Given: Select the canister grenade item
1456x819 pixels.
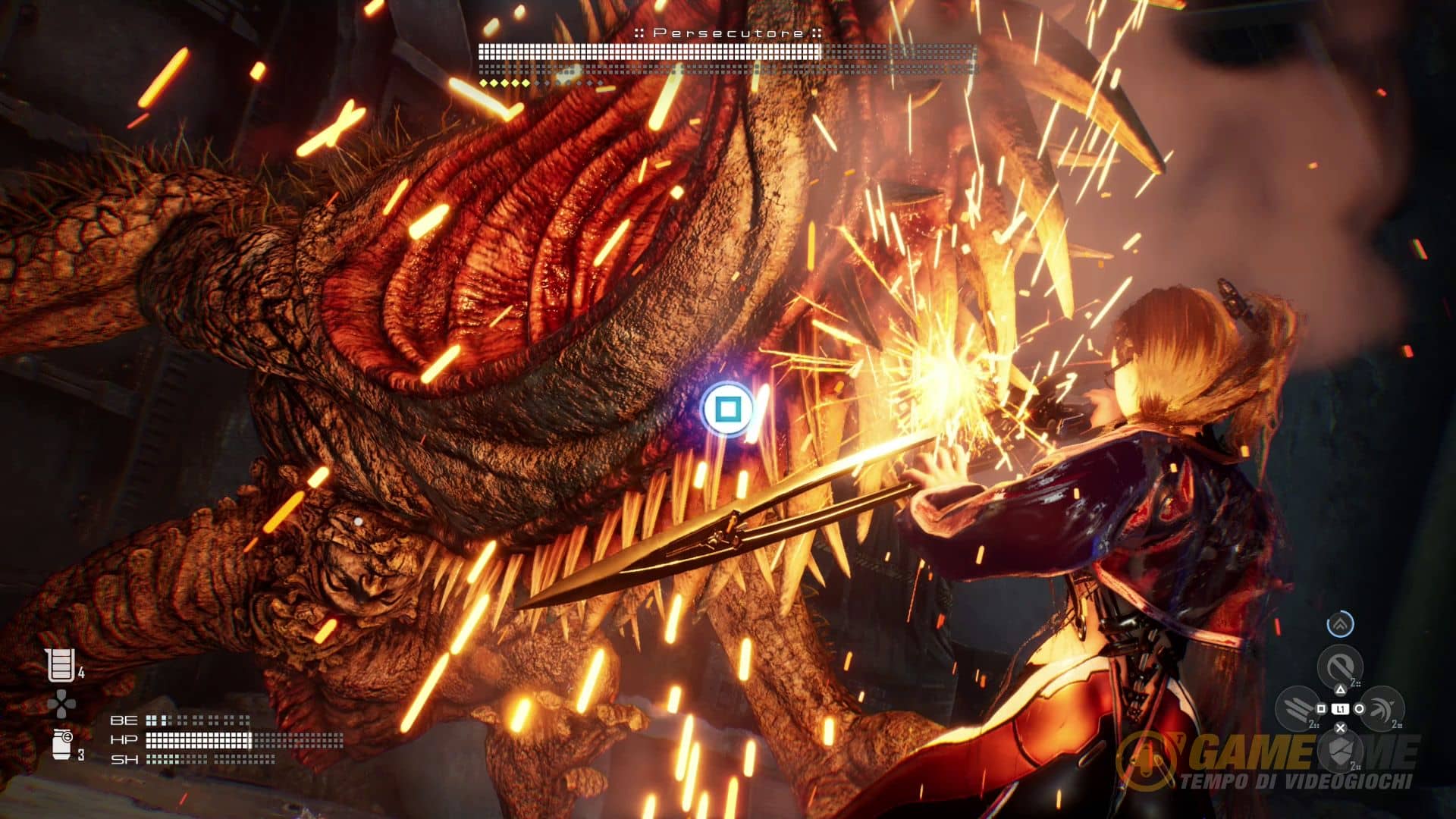Looking at the screenshot, I should coord(62,743).
